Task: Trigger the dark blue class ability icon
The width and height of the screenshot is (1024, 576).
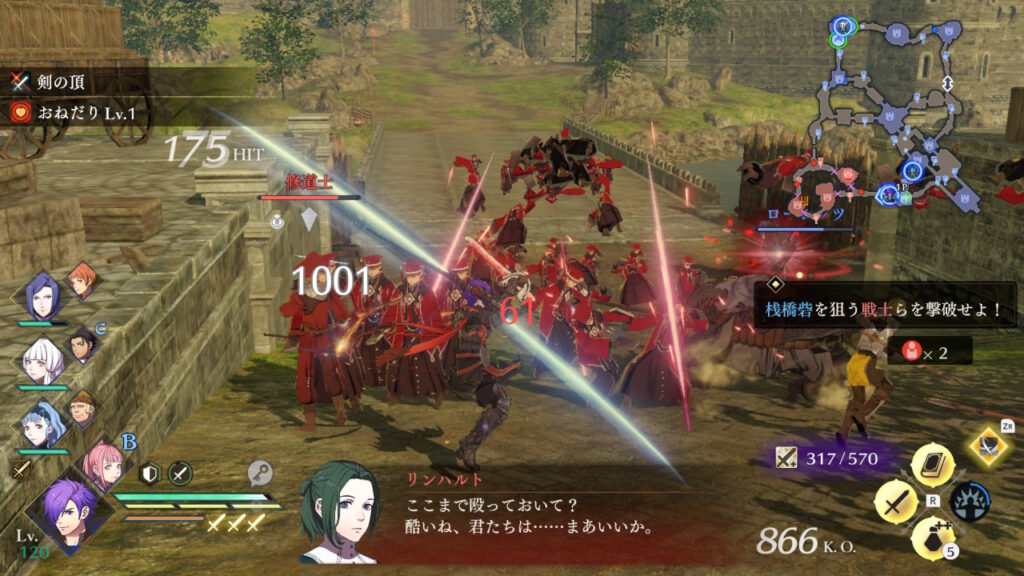Action: [x=969, y=502]
